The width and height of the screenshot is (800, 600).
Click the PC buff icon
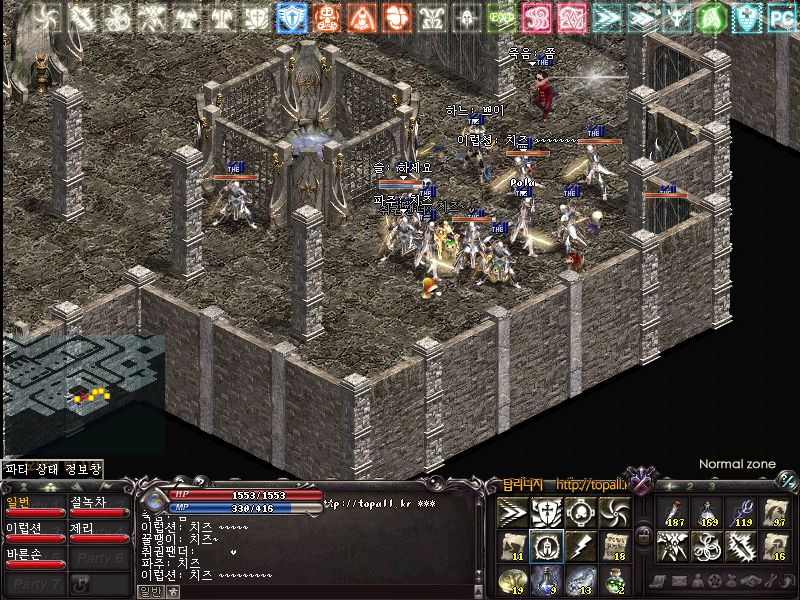(x=780, y=17)
